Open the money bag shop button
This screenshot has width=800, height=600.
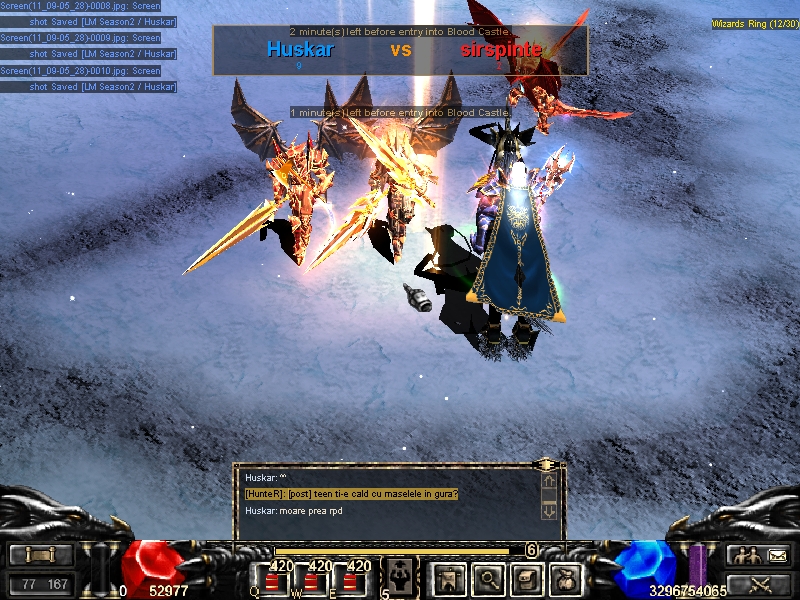pyautogui.click(x=566, y=577)
